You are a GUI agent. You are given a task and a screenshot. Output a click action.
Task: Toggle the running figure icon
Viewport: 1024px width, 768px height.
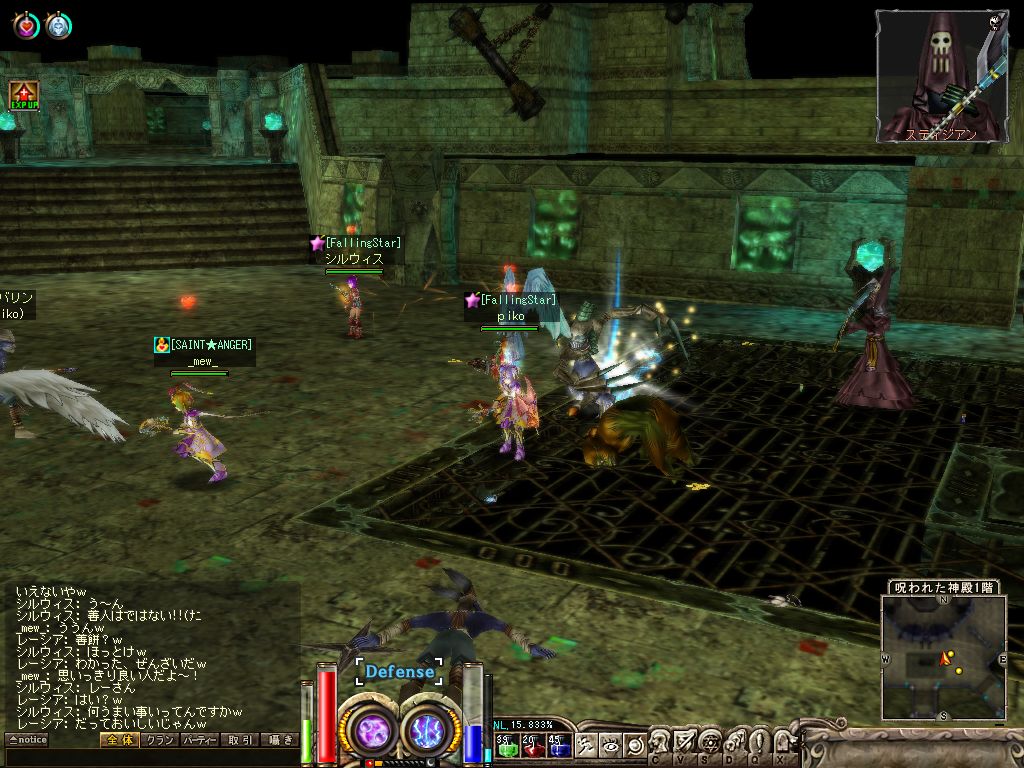[586, 745]
